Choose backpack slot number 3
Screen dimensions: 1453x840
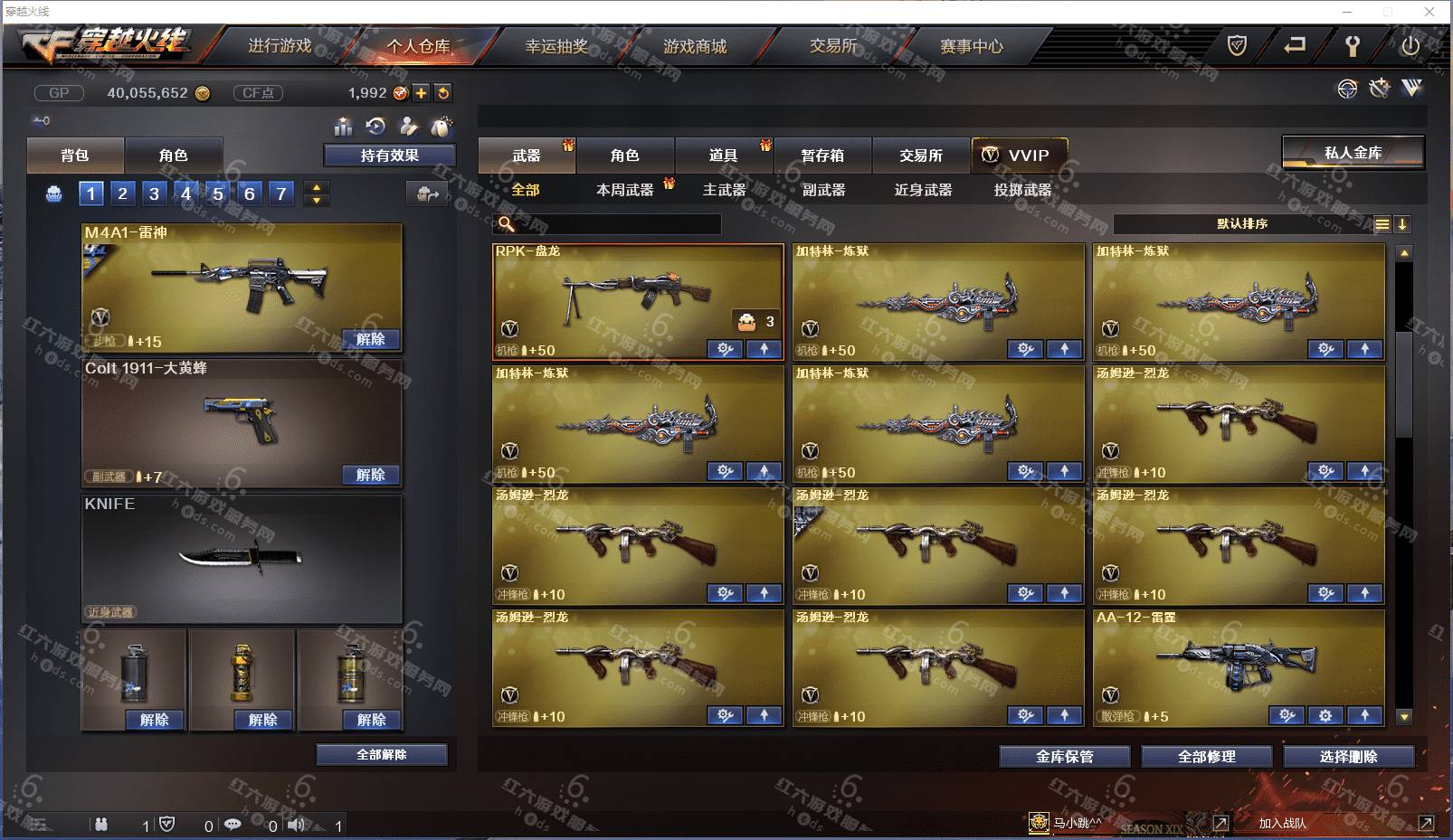[x=154, y=193]
